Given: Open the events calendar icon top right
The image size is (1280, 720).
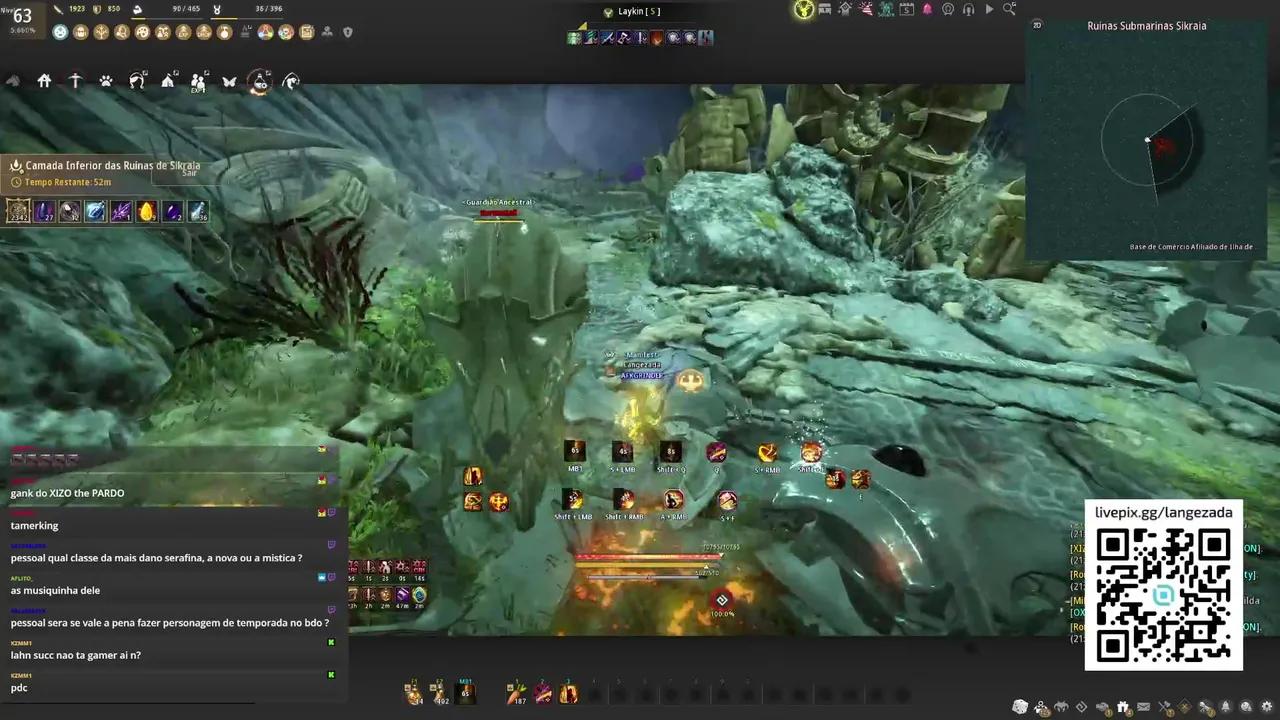Looking at the screenshot, I should click(x=905, y=9).
